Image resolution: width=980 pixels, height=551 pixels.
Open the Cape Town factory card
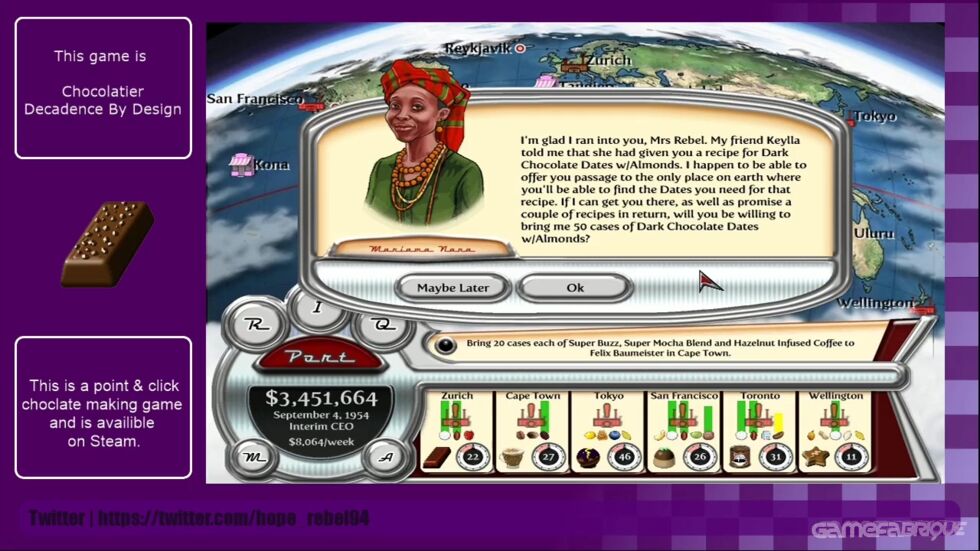tap(533, 431)
